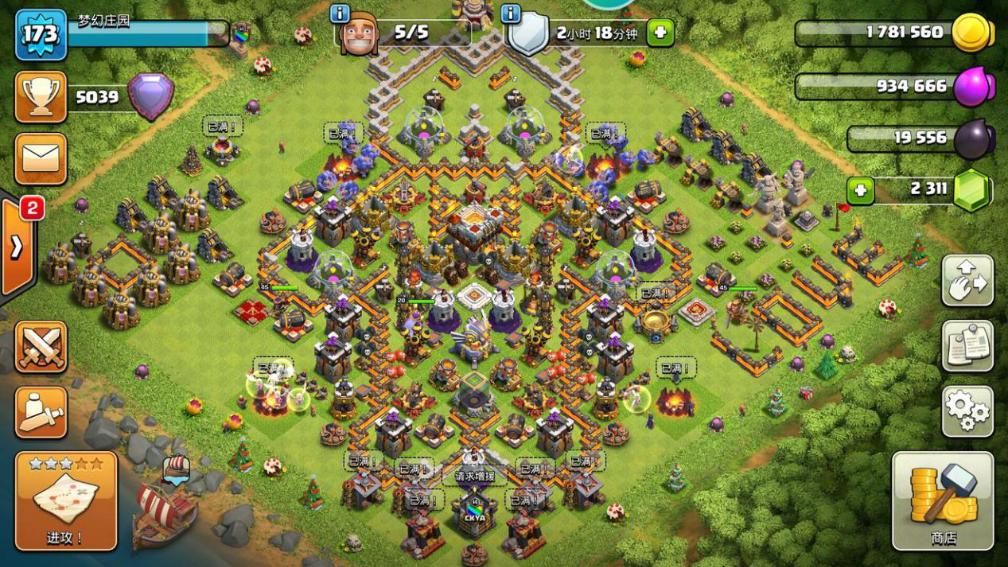Open the army overview button

[x=41, y=411]
